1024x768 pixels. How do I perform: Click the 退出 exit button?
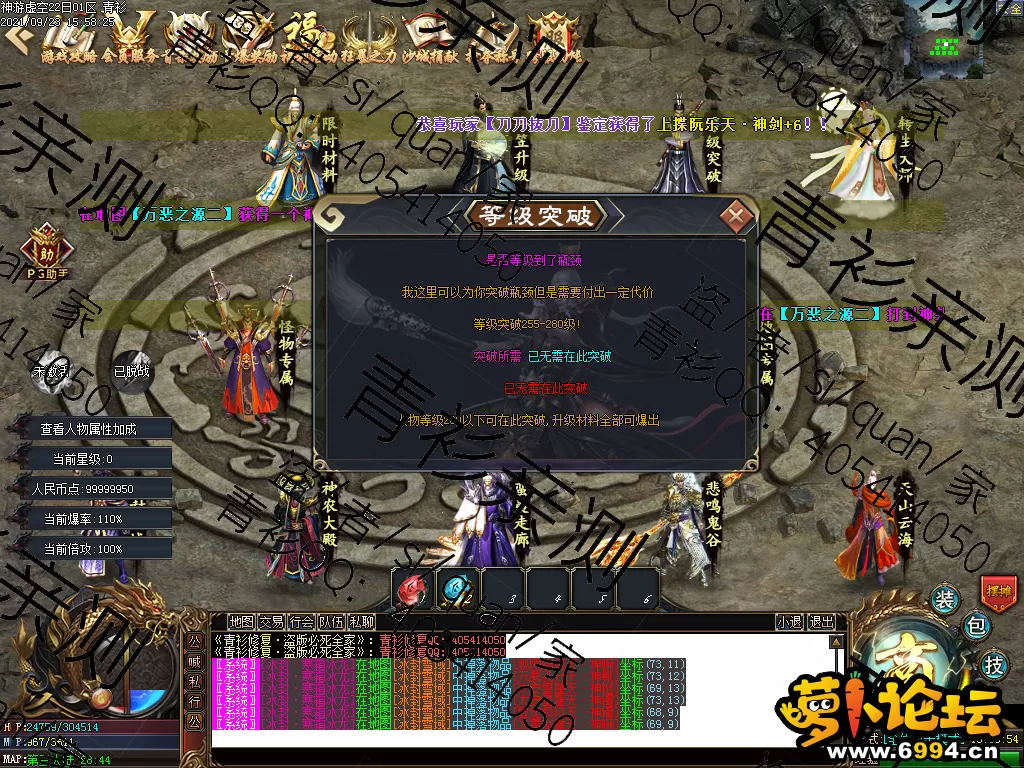(x=821, y=621)
